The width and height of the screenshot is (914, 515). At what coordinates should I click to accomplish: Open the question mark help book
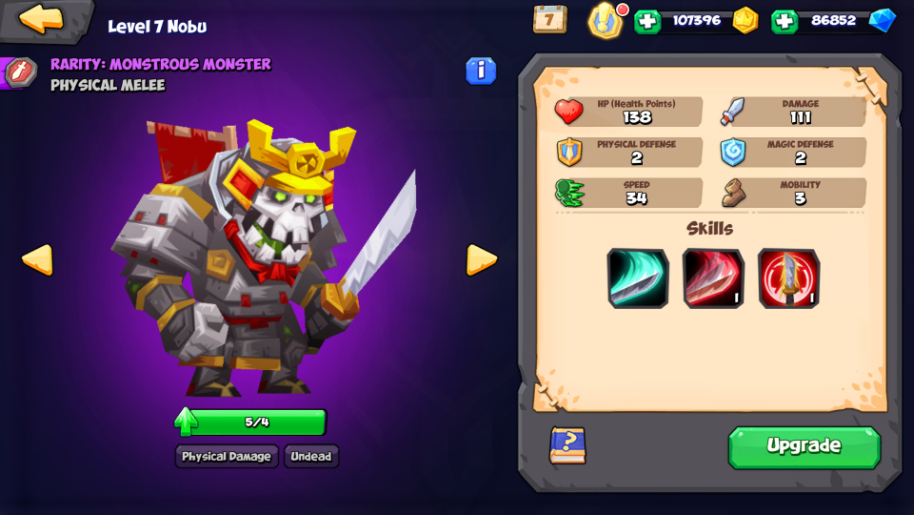tap(567, 446)
